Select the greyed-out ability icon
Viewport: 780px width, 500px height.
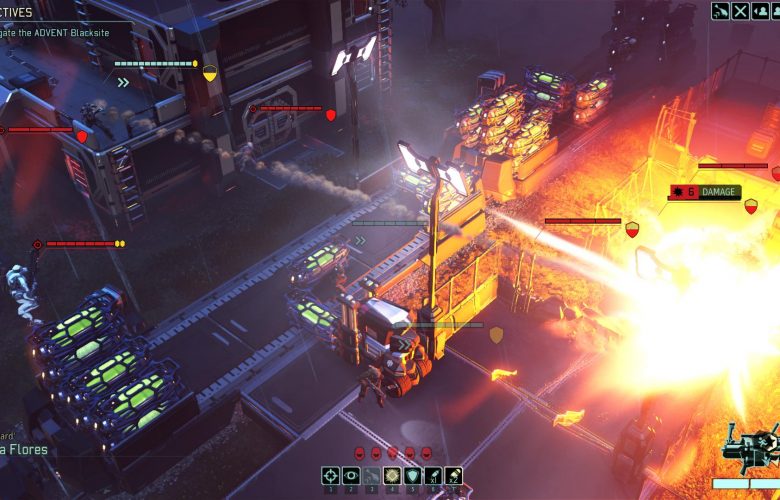point(371,476)
